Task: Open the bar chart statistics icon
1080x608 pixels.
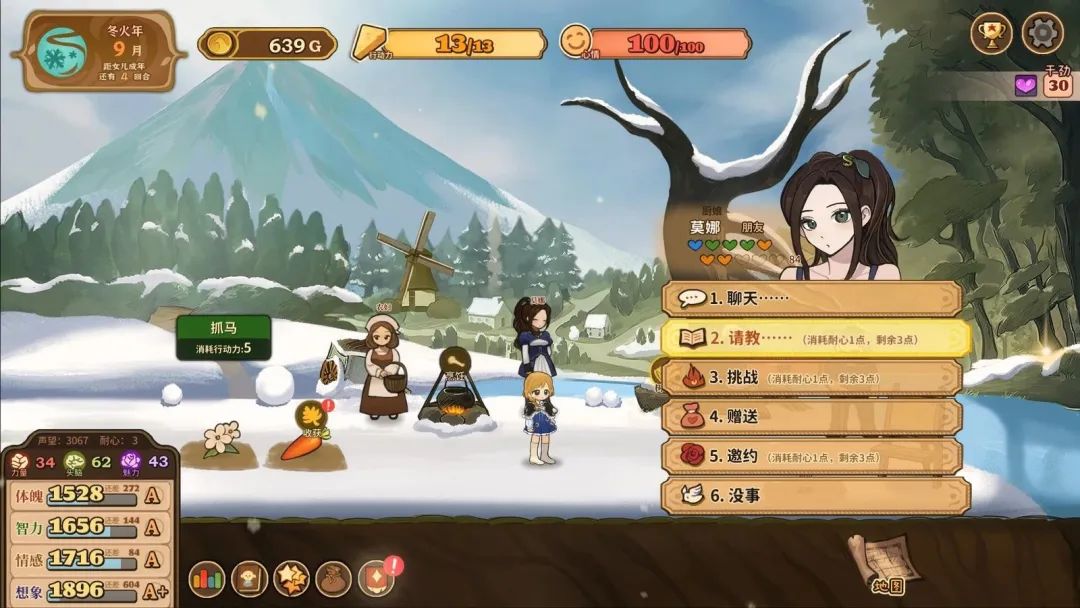Action: pos(207,578)
